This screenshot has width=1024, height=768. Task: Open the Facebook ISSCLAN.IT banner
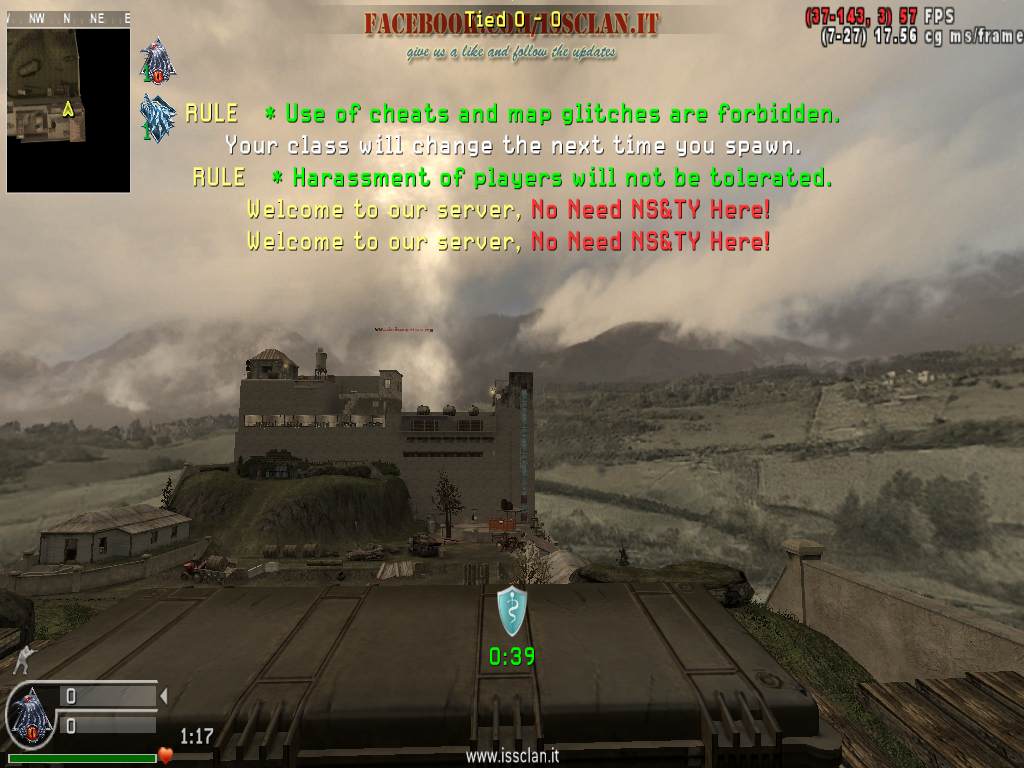[511, 24]
